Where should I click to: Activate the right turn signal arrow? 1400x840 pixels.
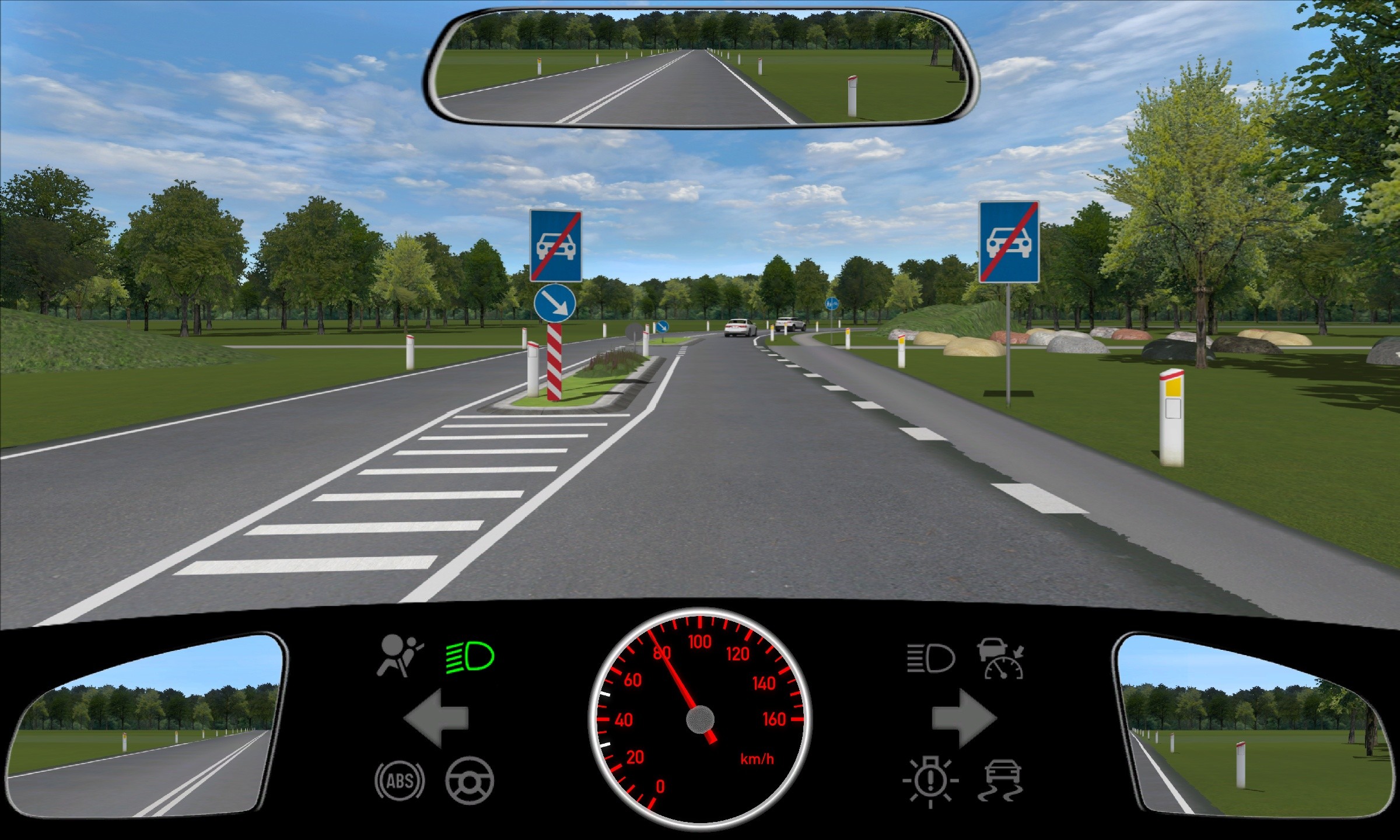point(964,718)
